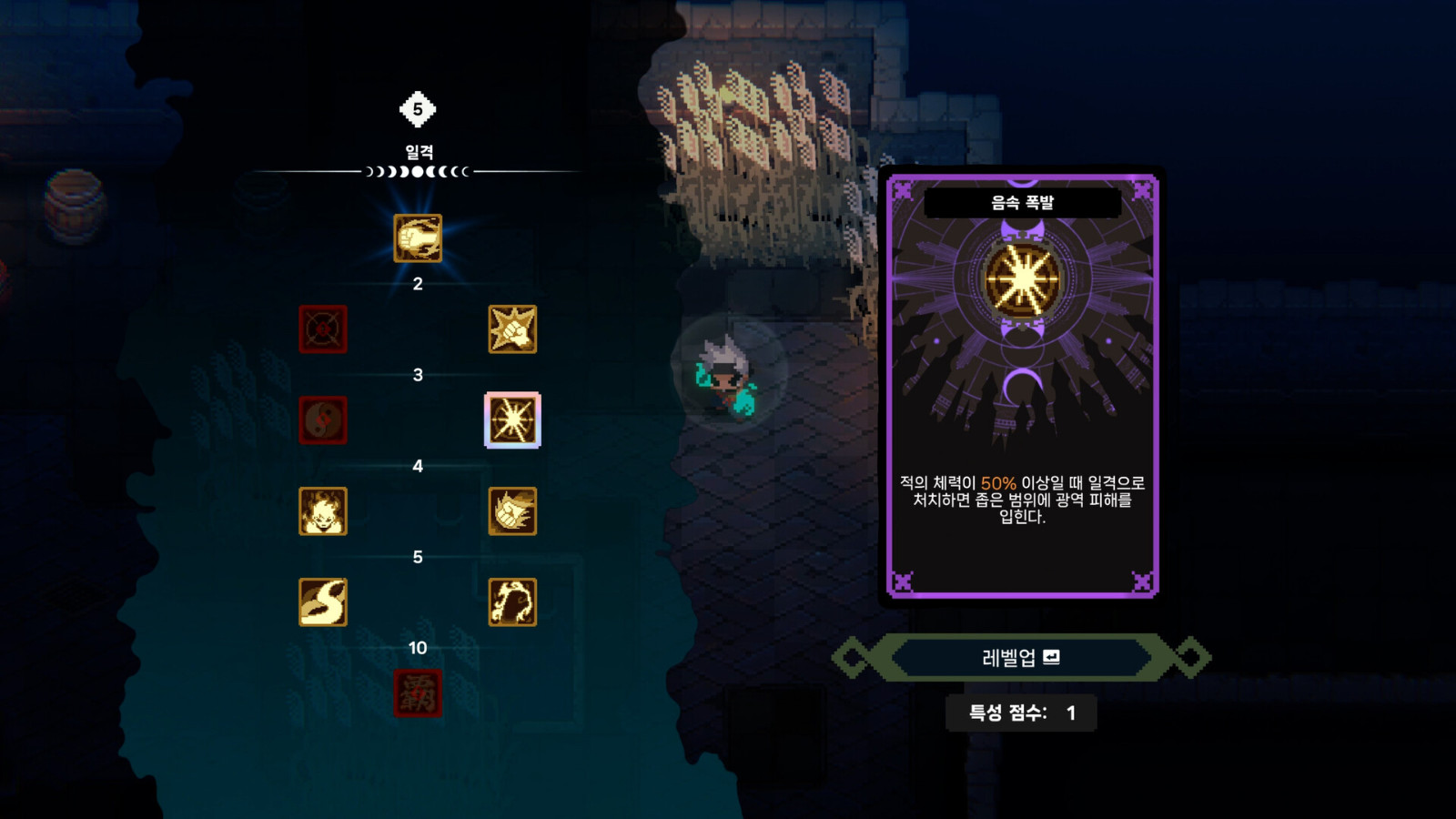Select the golden star-punch skill icon
Viewport: 1456px width, 819px height.
512,330
